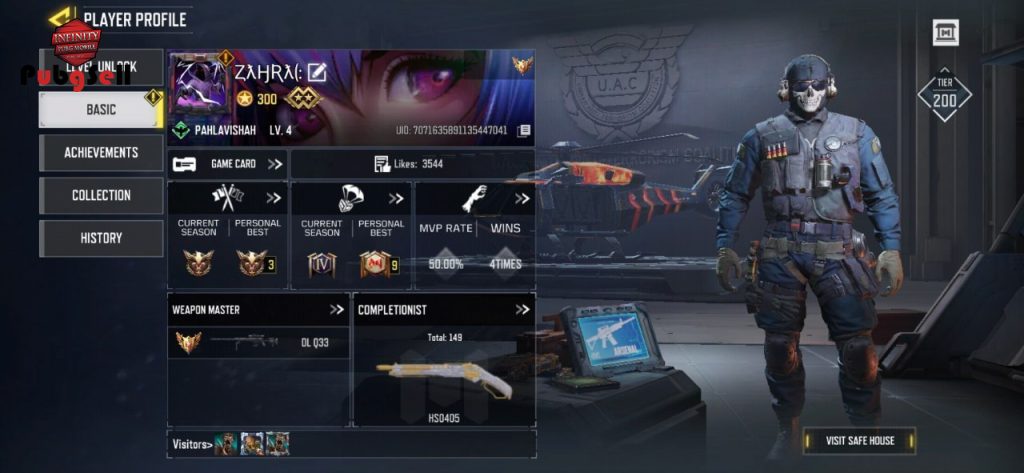Visit the Safe House
Image resolution: width=1024 pixels, height=473 pixels.
(x=859, y=441)
